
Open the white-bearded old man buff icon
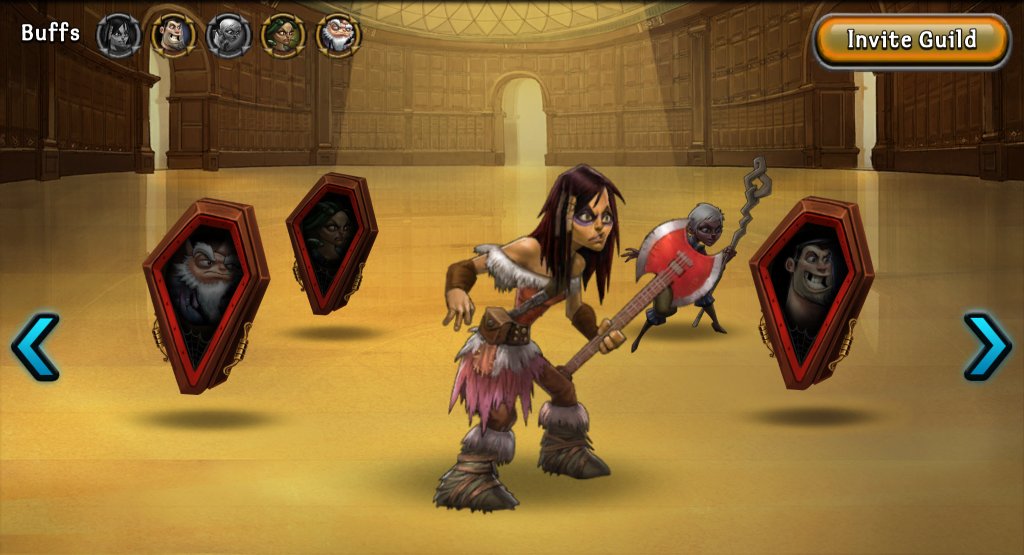coord(338,35)
